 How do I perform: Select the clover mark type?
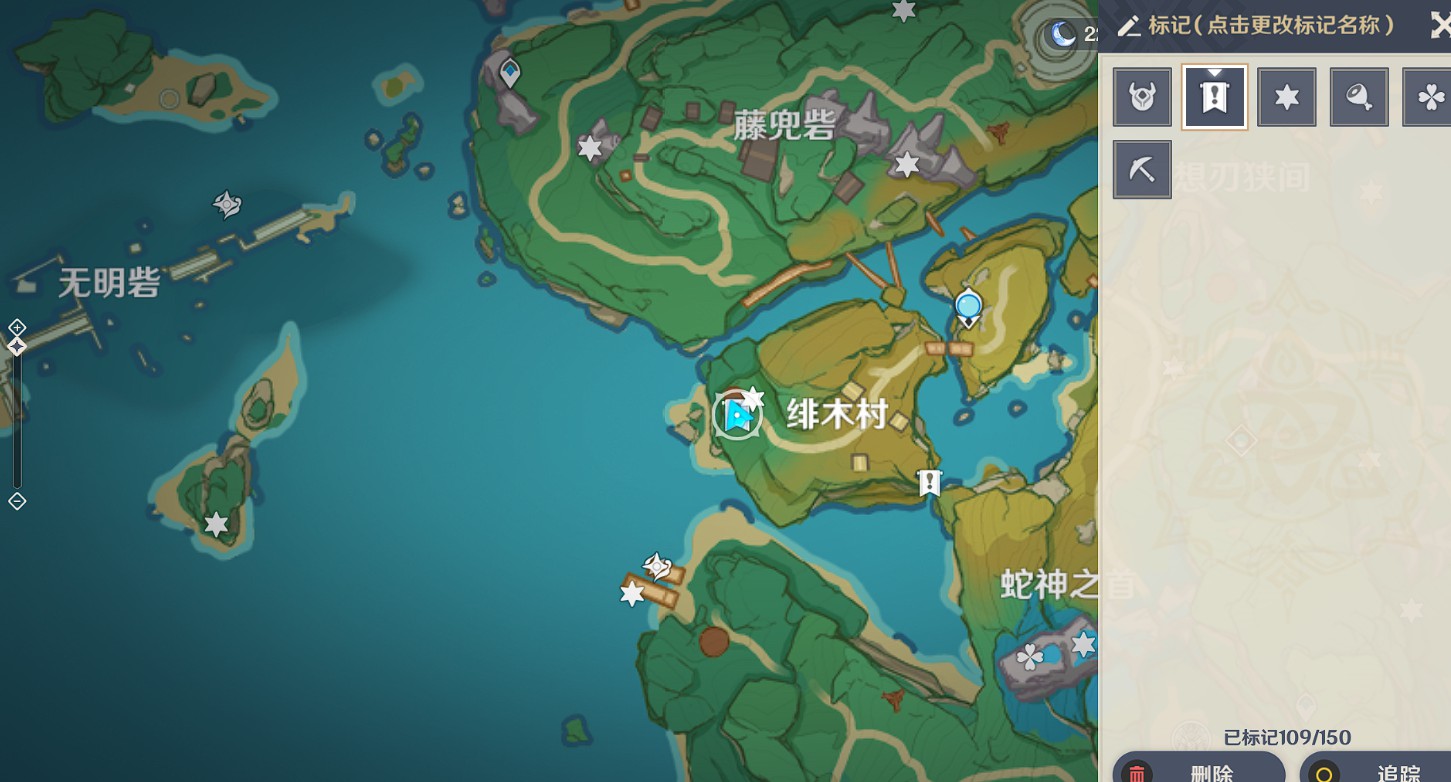(1431, 96)
